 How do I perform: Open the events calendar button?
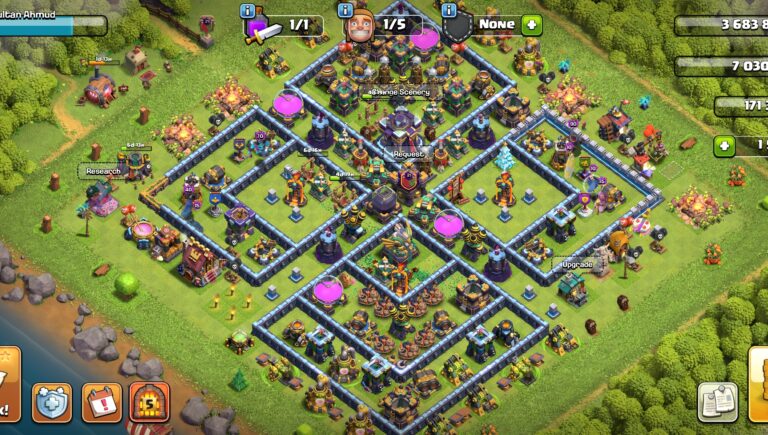[101, 402]
